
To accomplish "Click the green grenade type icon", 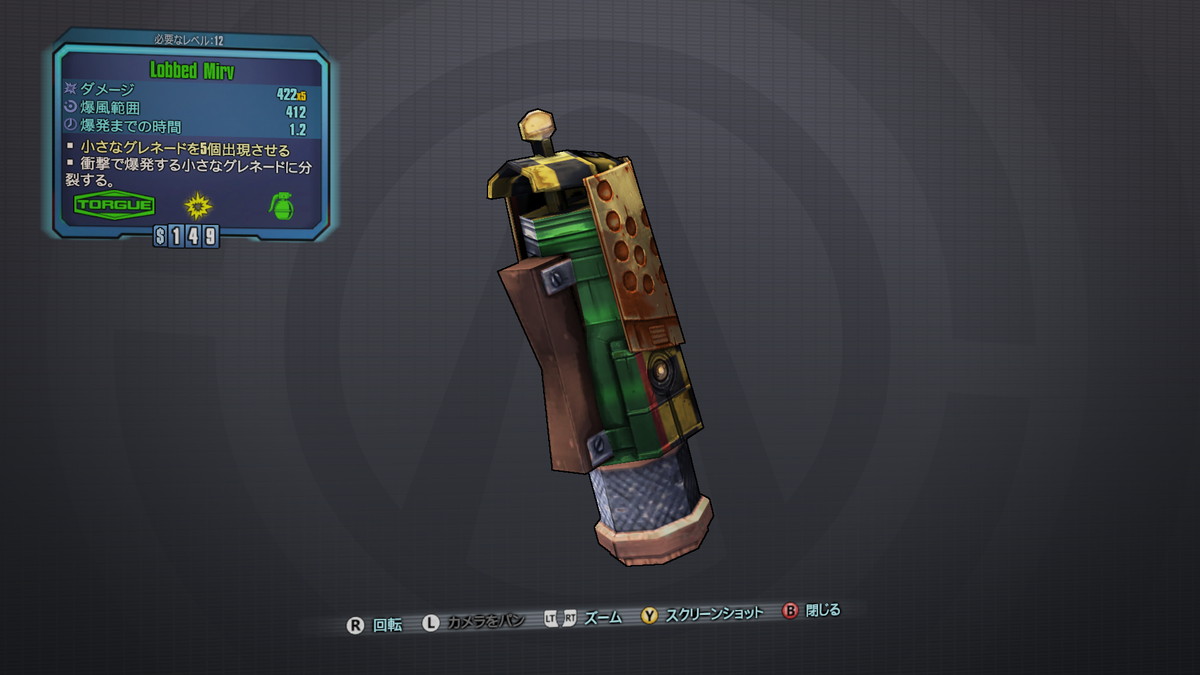I will 282,206.
